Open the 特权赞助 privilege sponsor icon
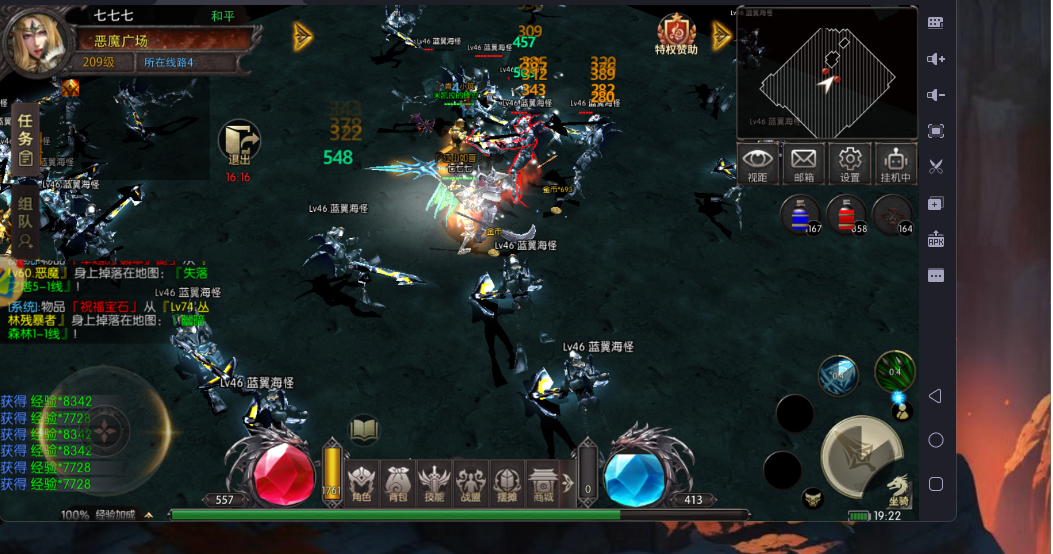This screenshot has height=554, width=1053. (677, 34)
